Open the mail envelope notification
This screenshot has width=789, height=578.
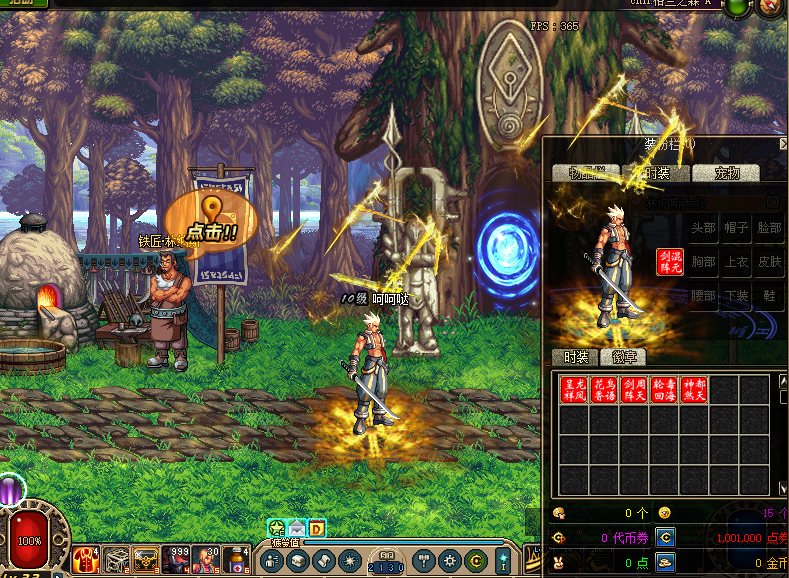(297, 528)
